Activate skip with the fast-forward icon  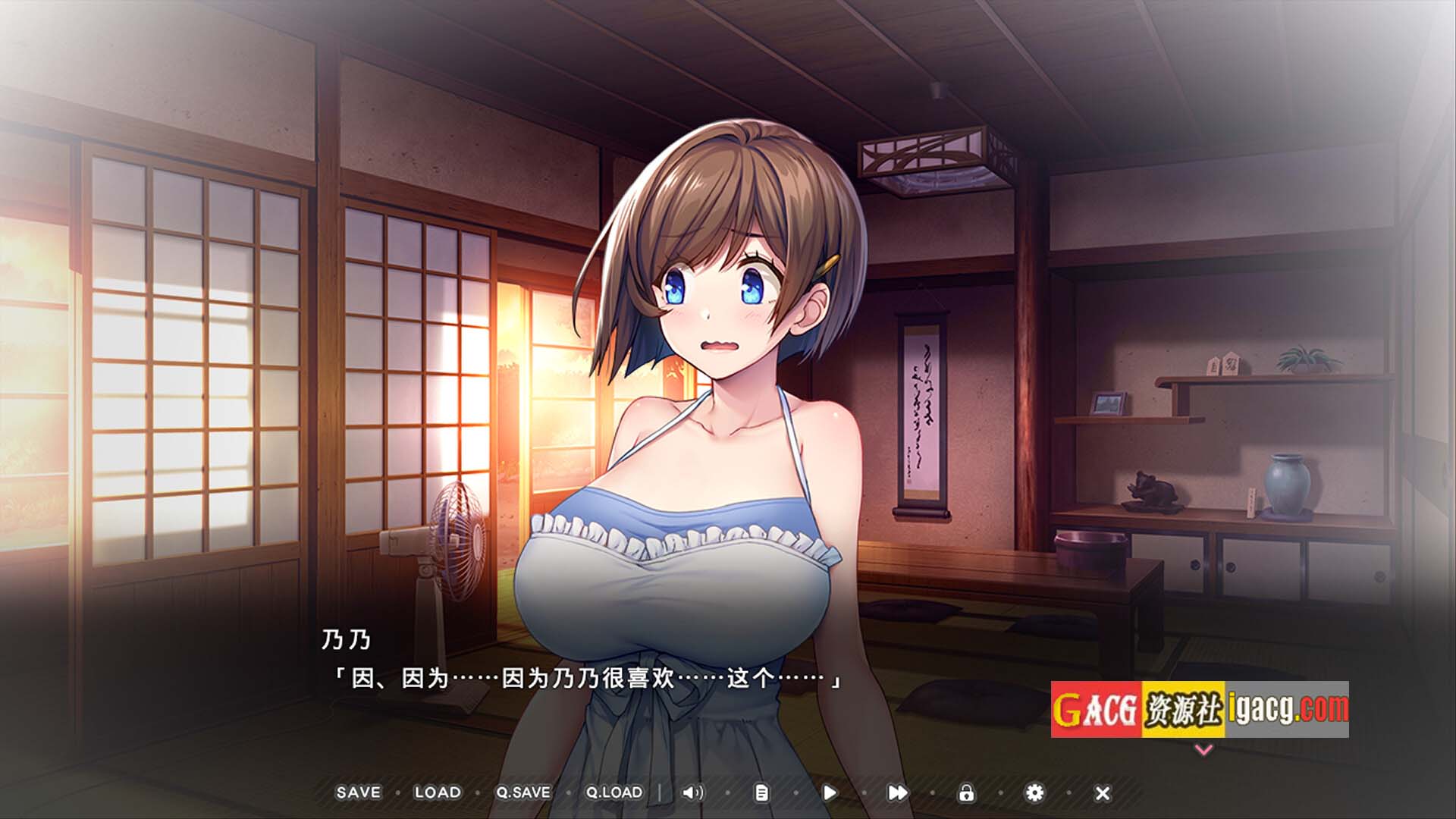point(897,792)
